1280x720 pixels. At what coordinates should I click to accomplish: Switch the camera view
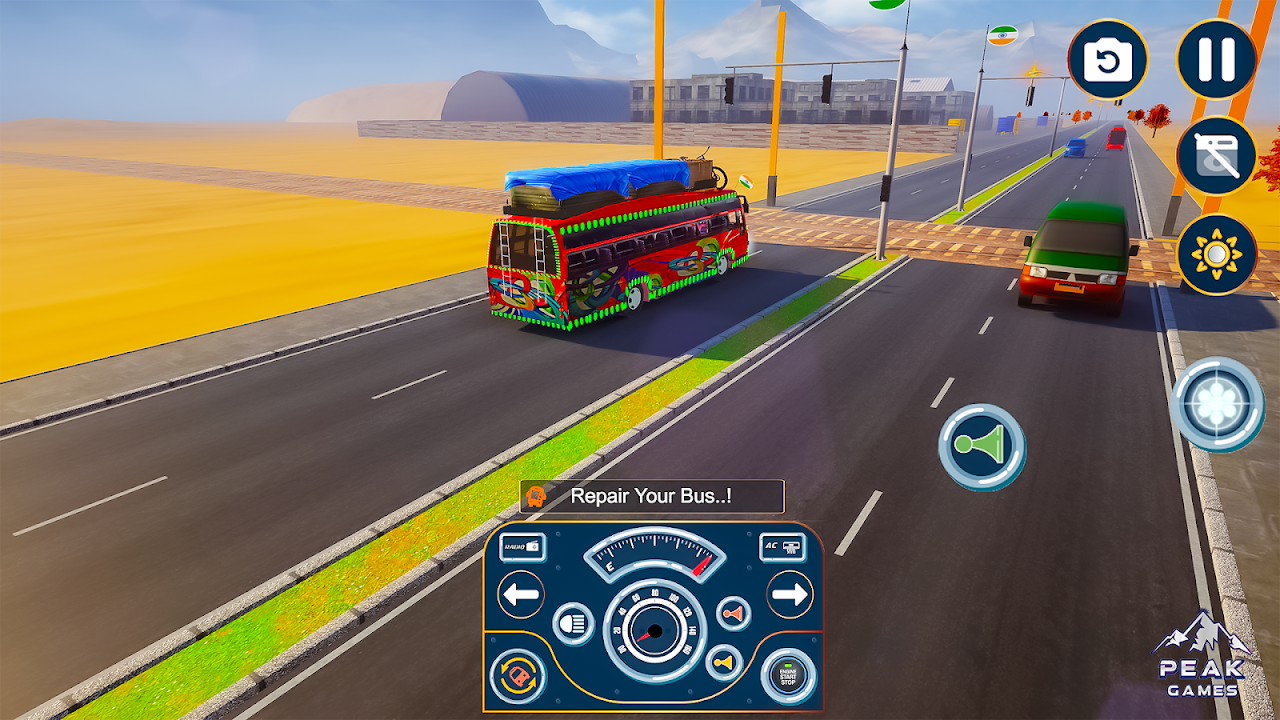[1108, 60]
